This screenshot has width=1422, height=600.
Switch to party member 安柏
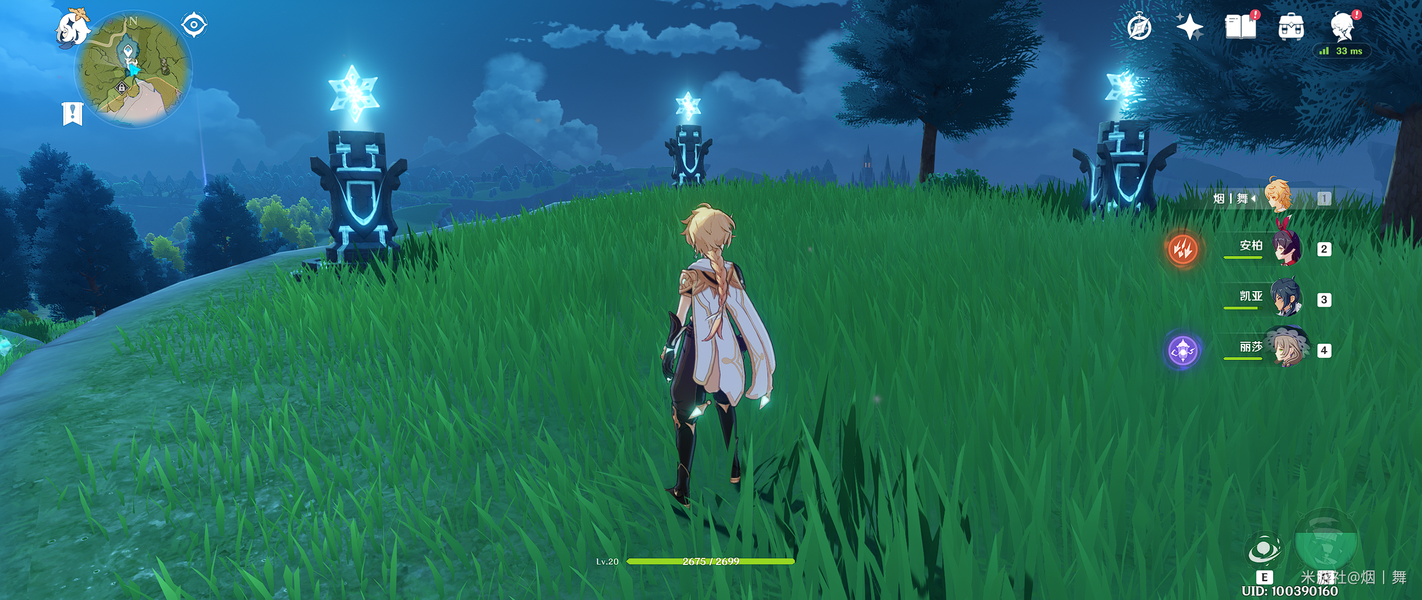[x=1272, y=248]
